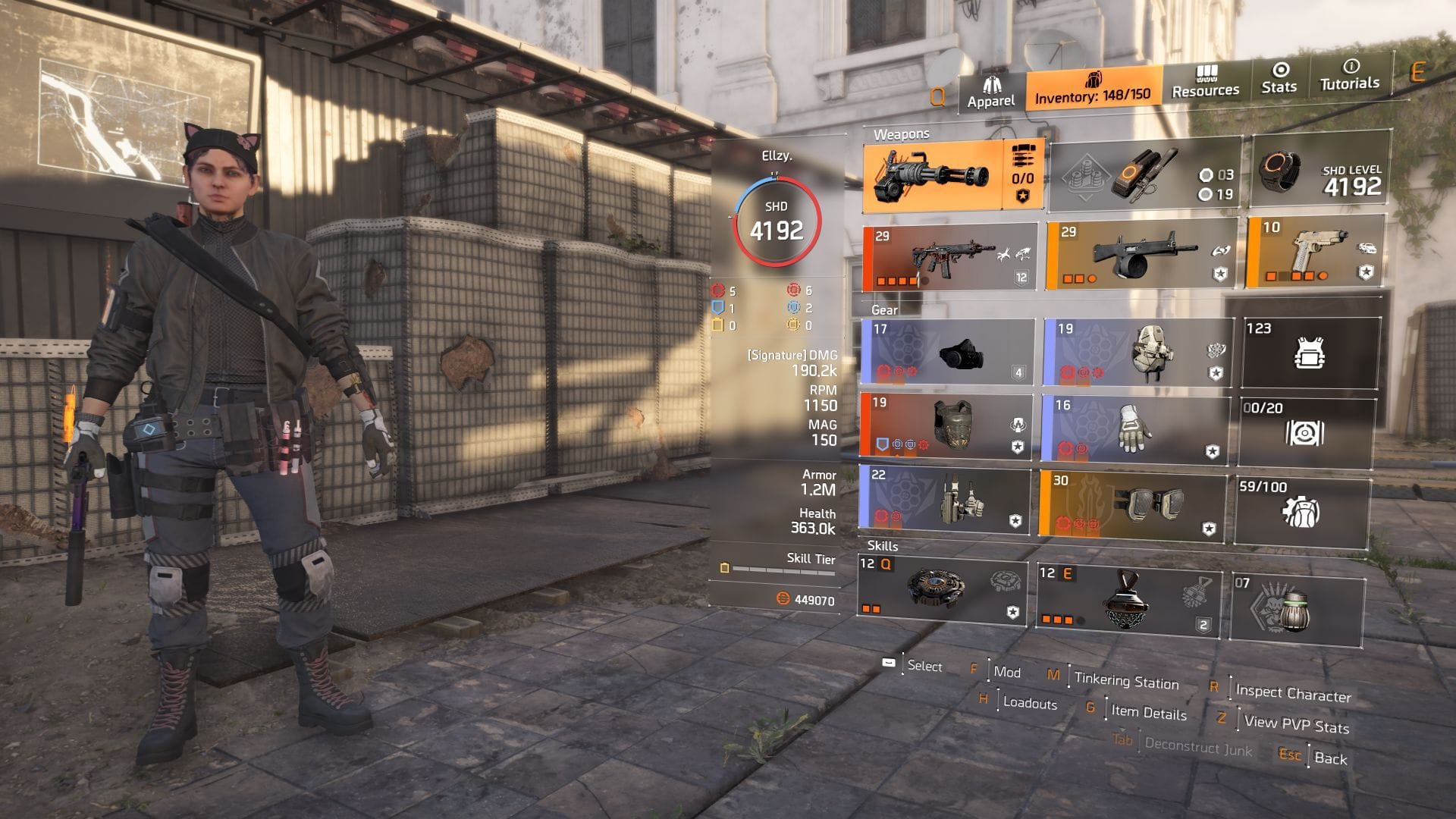Click the SHD level 4192 ring

781,220
